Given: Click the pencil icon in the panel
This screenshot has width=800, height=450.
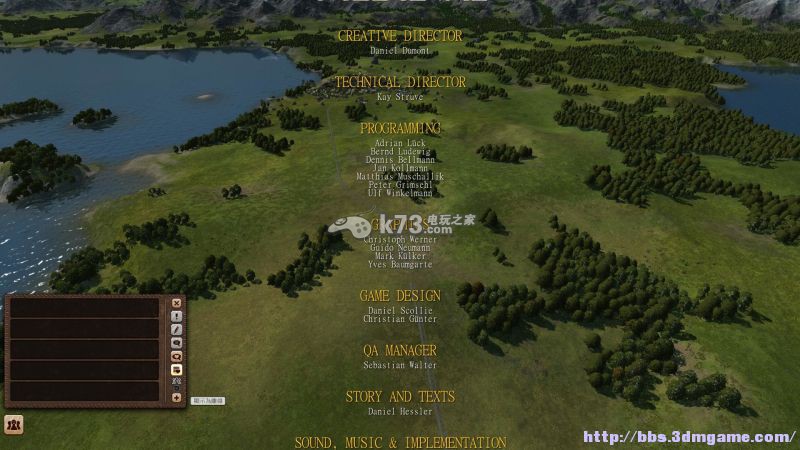Looking at the screenshot, I should tap(177, 329).
